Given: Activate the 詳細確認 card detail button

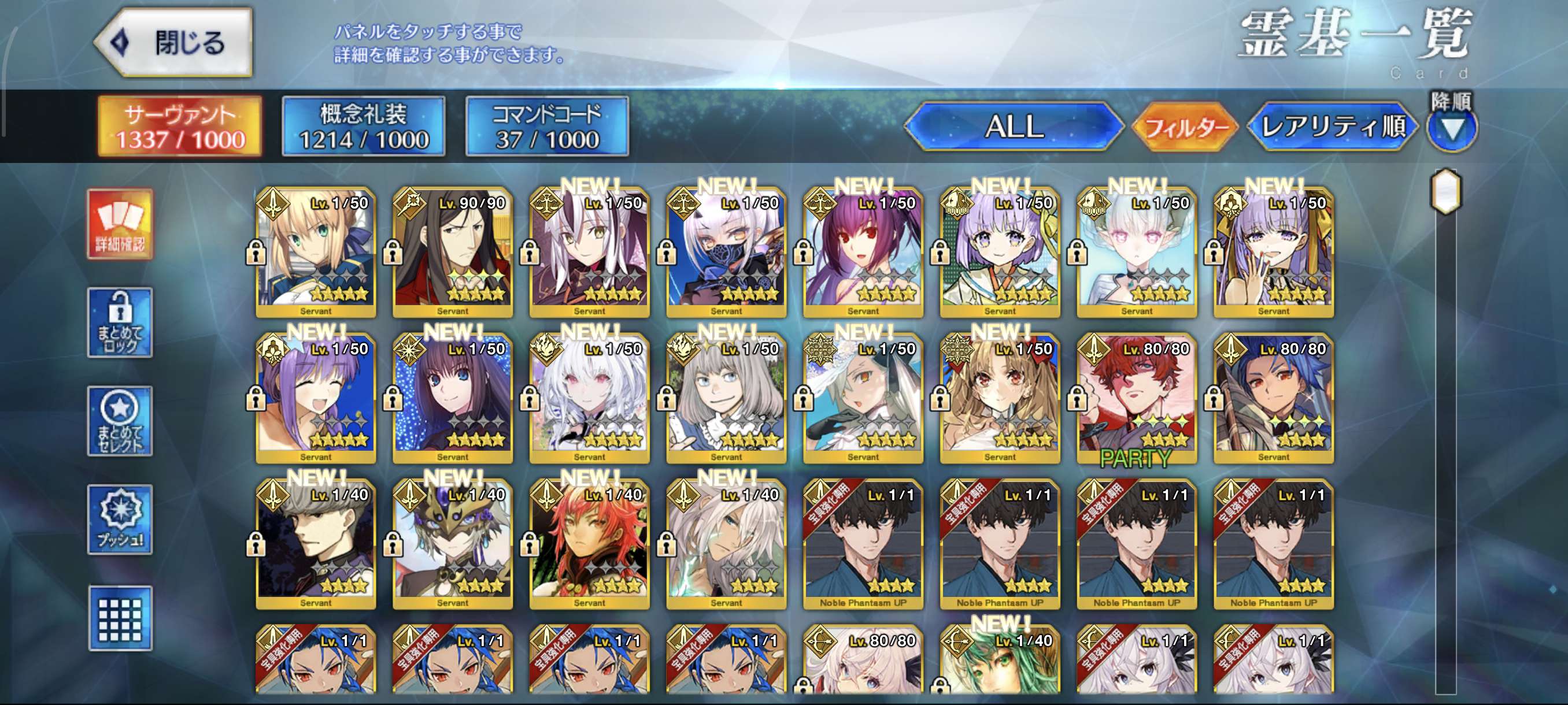Looking at the screenshot, I should pos(120,224).
